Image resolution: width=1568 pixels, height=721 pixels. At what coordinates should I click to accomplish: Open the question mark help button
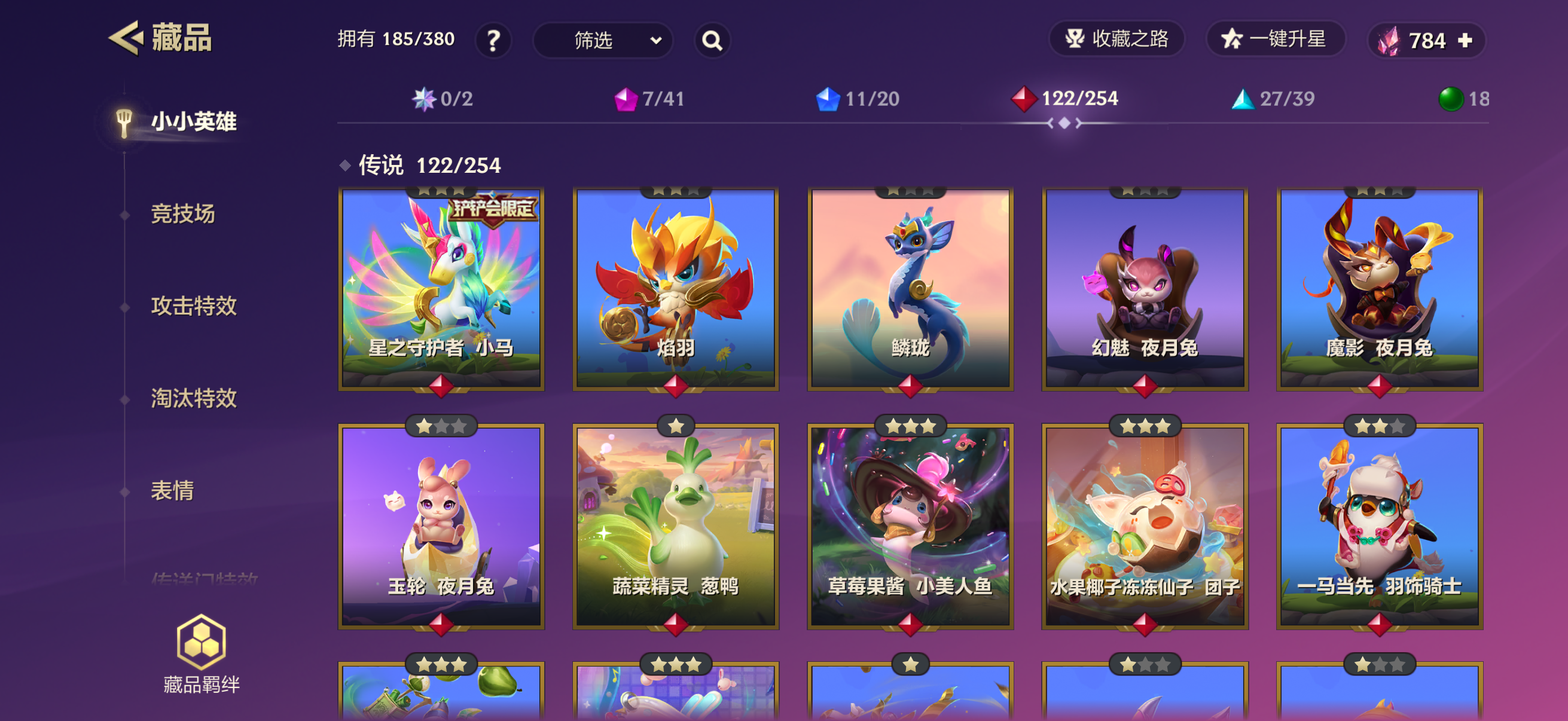coord(493,40)
